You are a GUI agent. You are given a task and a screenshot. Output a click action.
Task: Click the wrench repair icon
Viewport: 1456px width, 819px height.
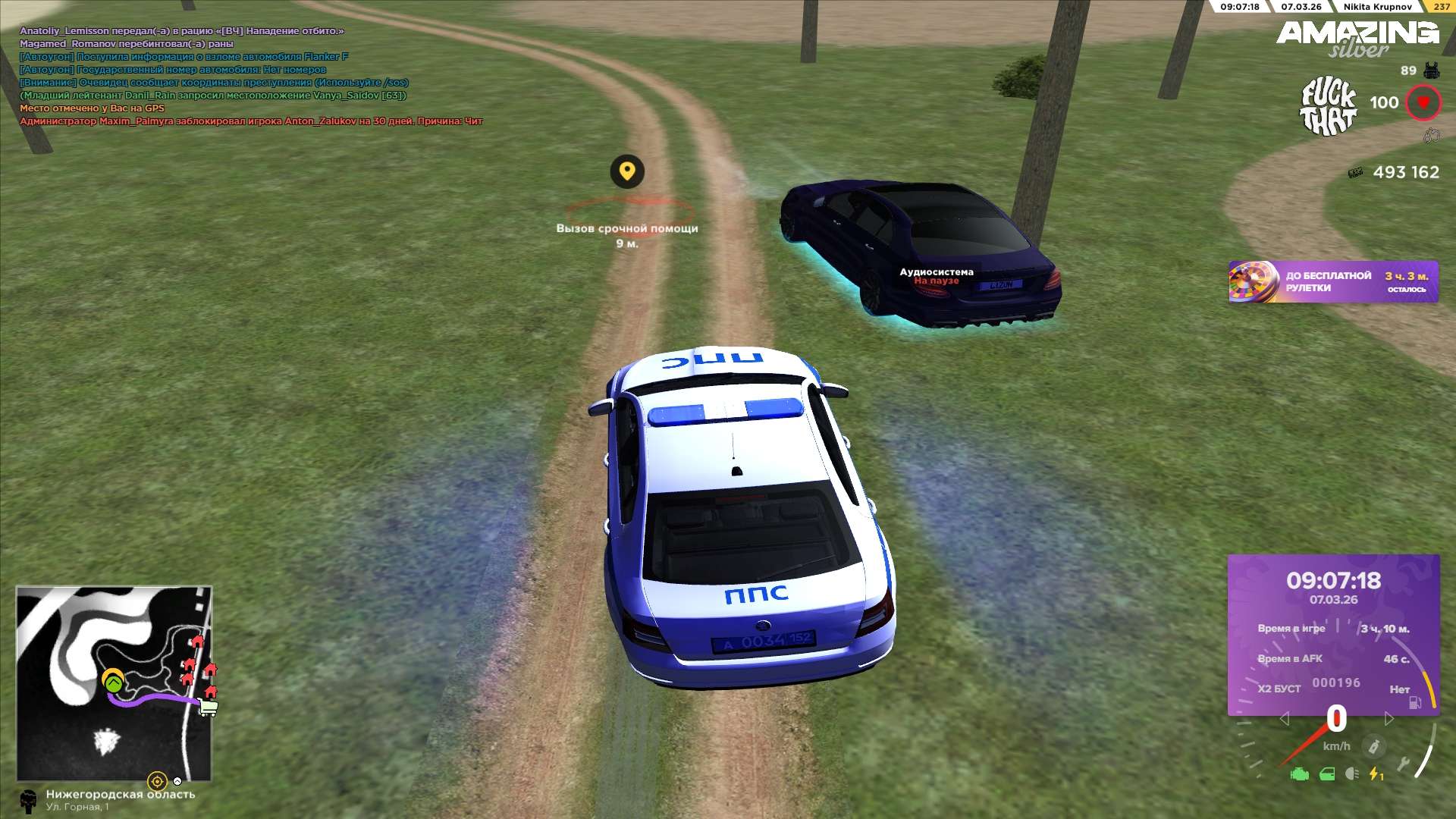(1403, 764)
